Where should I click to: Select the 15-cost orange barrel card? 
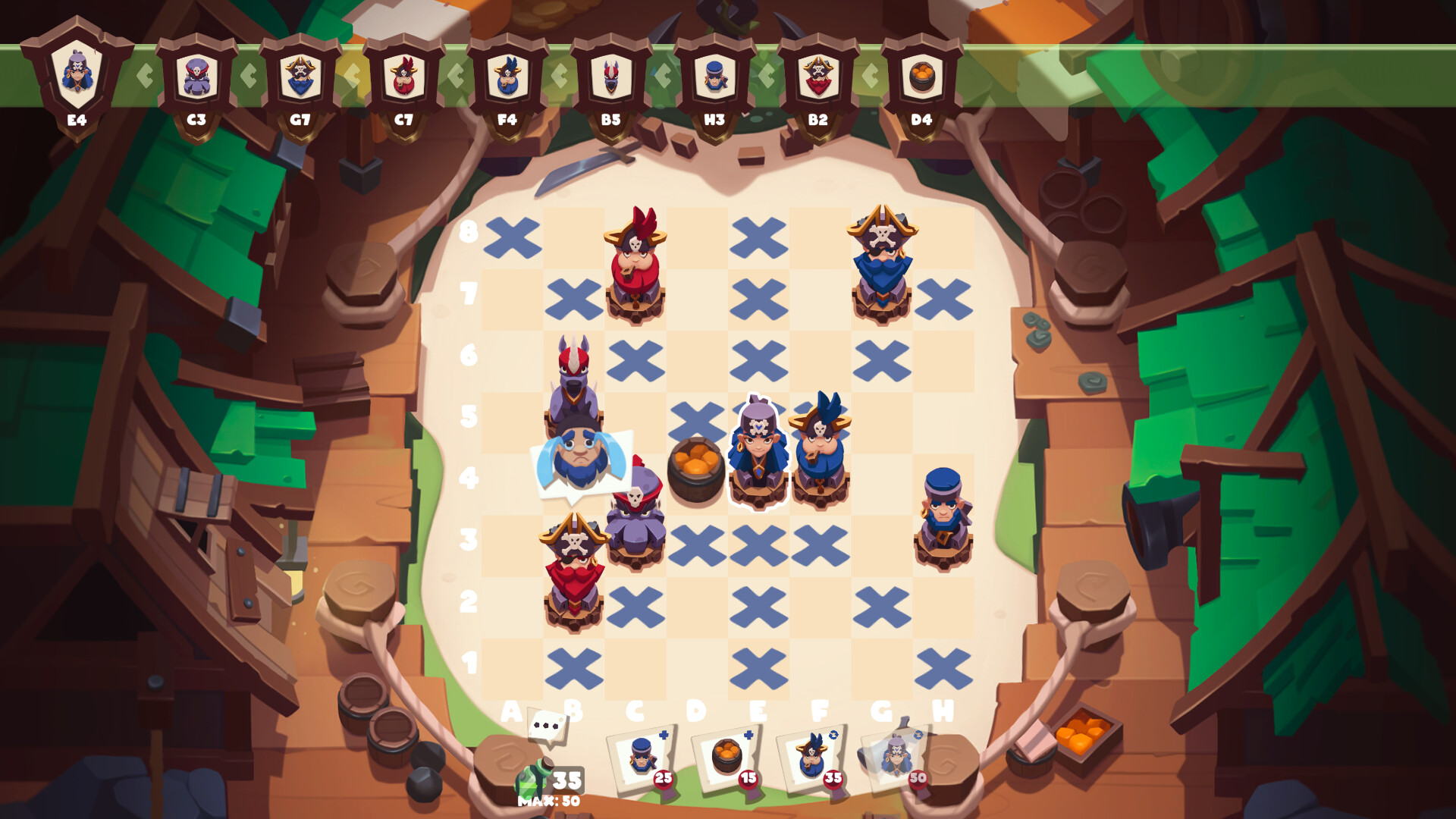click(x=724, y=758)
